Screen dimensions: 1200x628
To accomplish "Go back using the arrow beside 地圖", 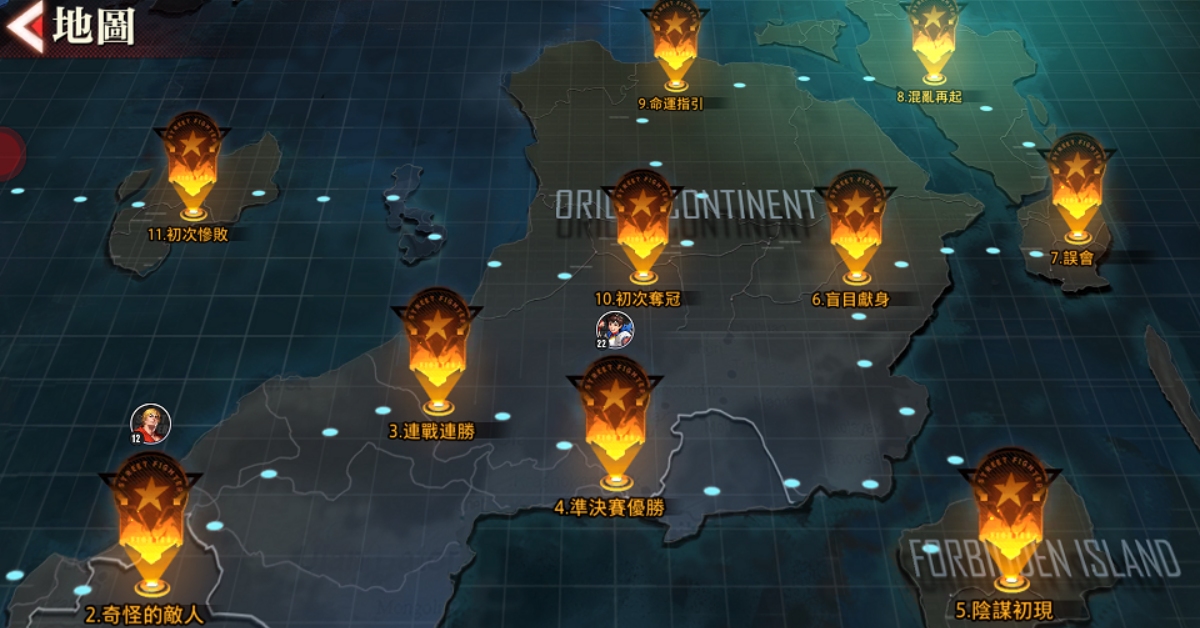I will 24,27.
